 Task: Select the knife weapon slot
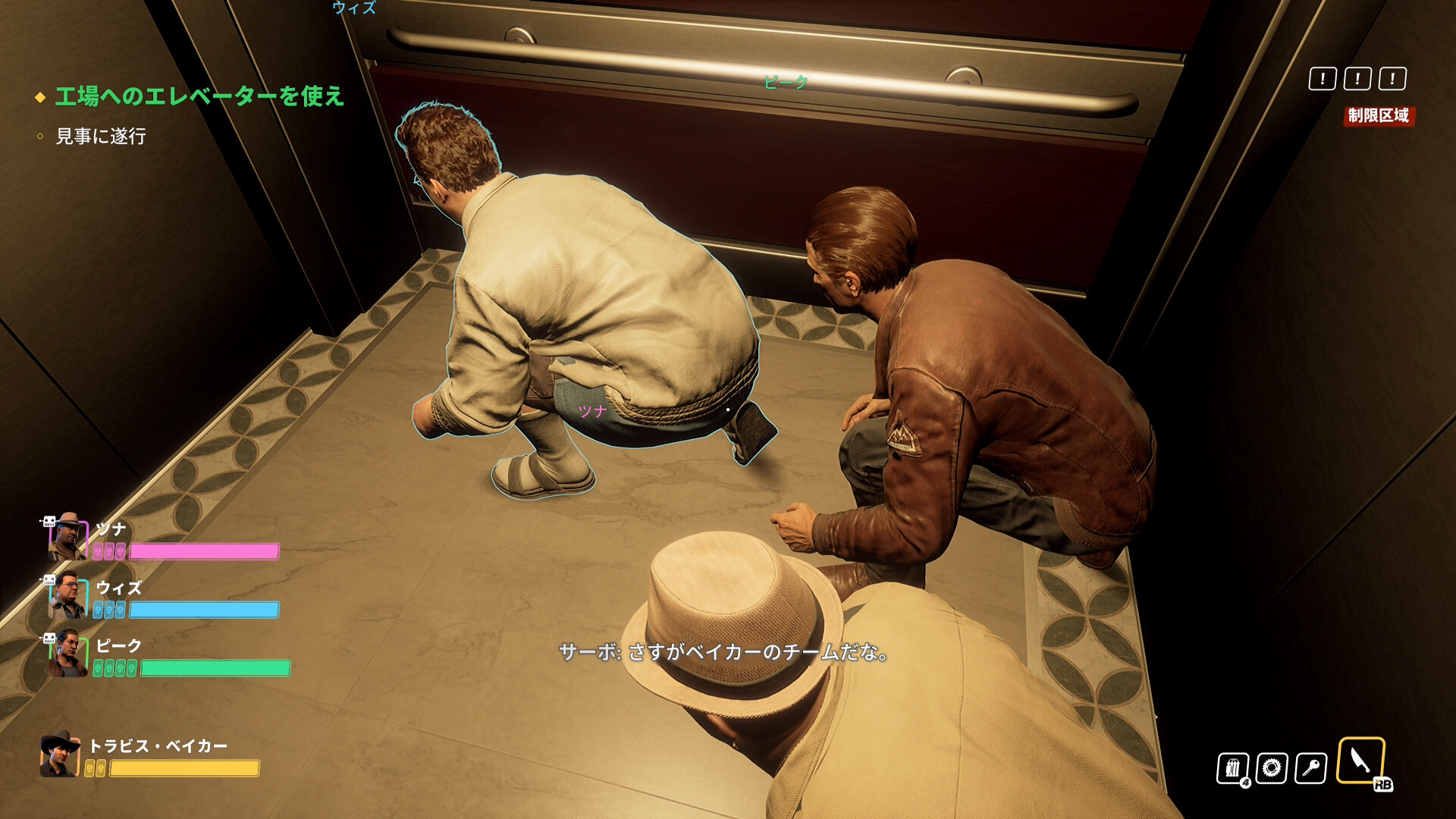tap(1360, 760)
